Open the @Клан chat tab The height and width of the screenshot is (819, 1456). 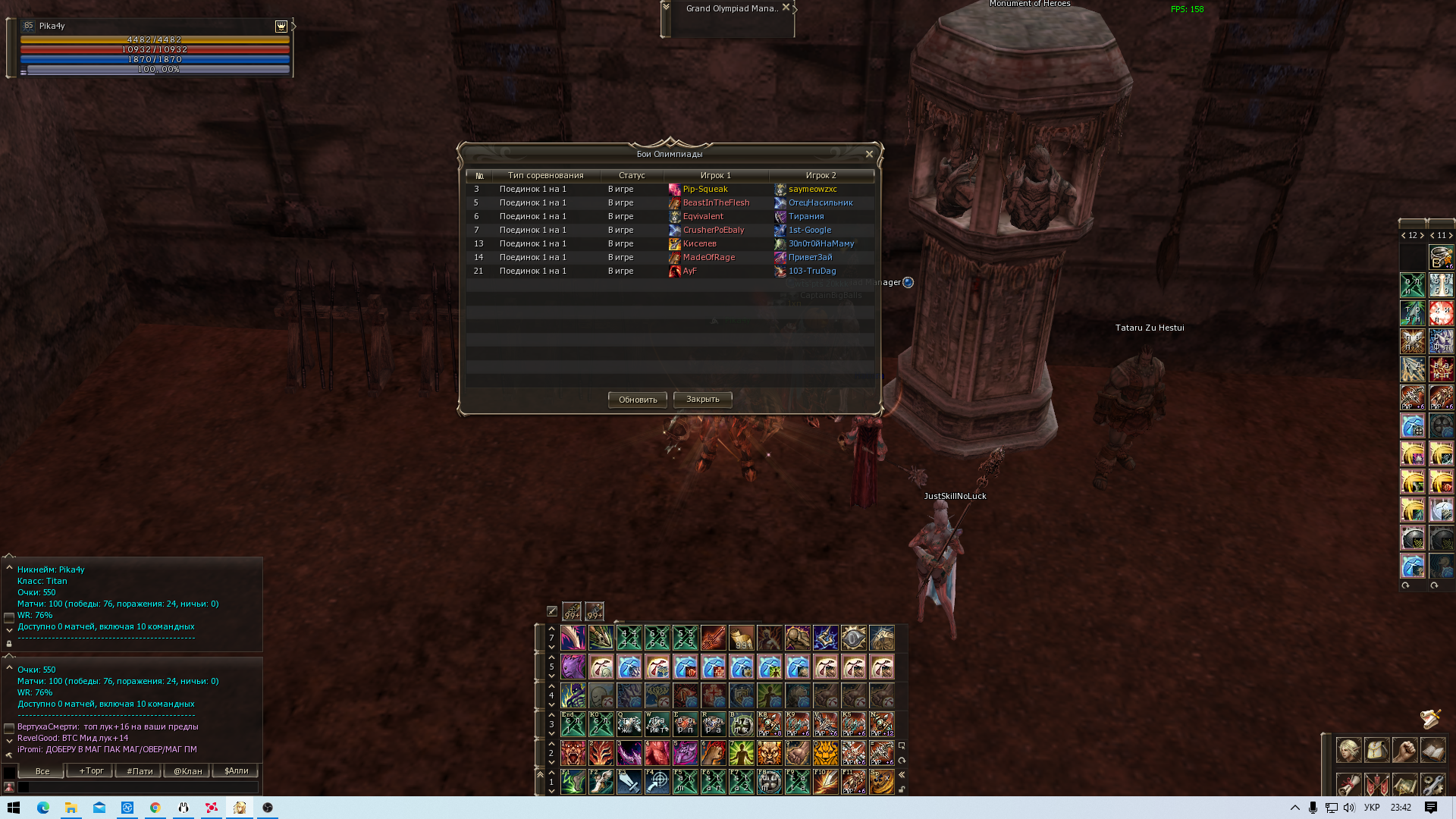pyautogui.click(x=185, y=770)
